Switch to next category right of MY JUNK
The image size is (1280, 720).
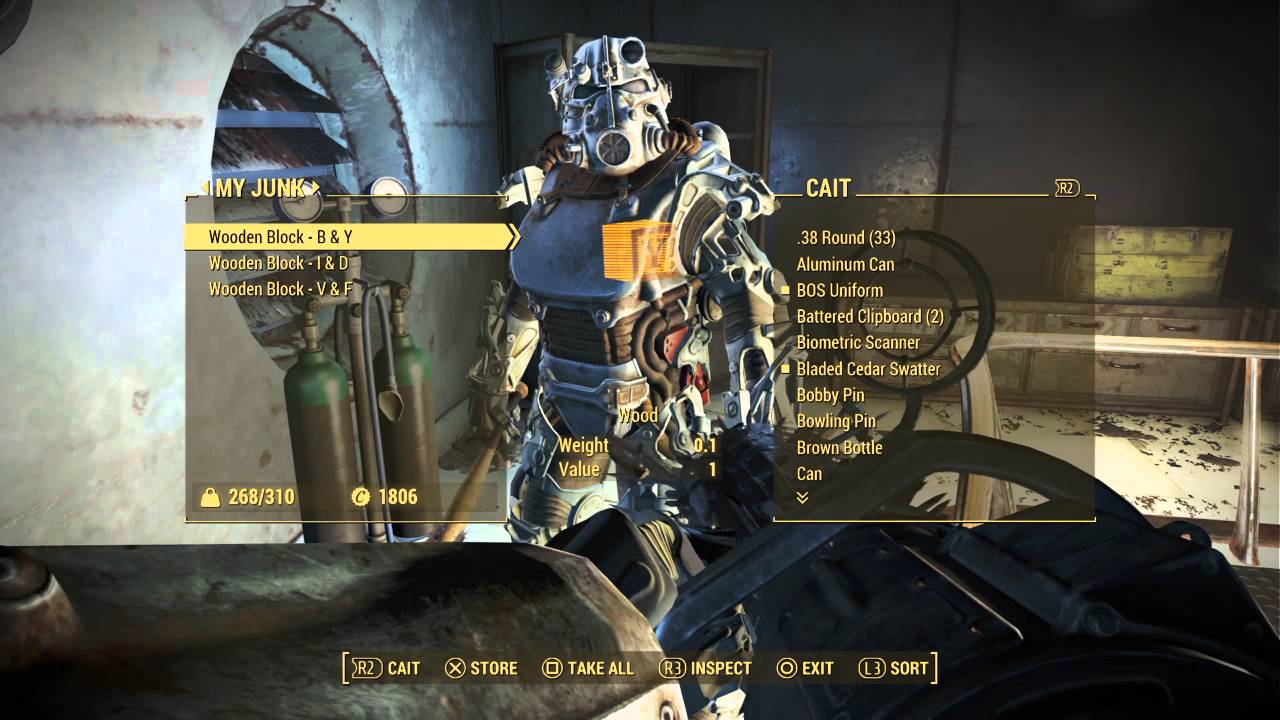[x=316, y=187]
